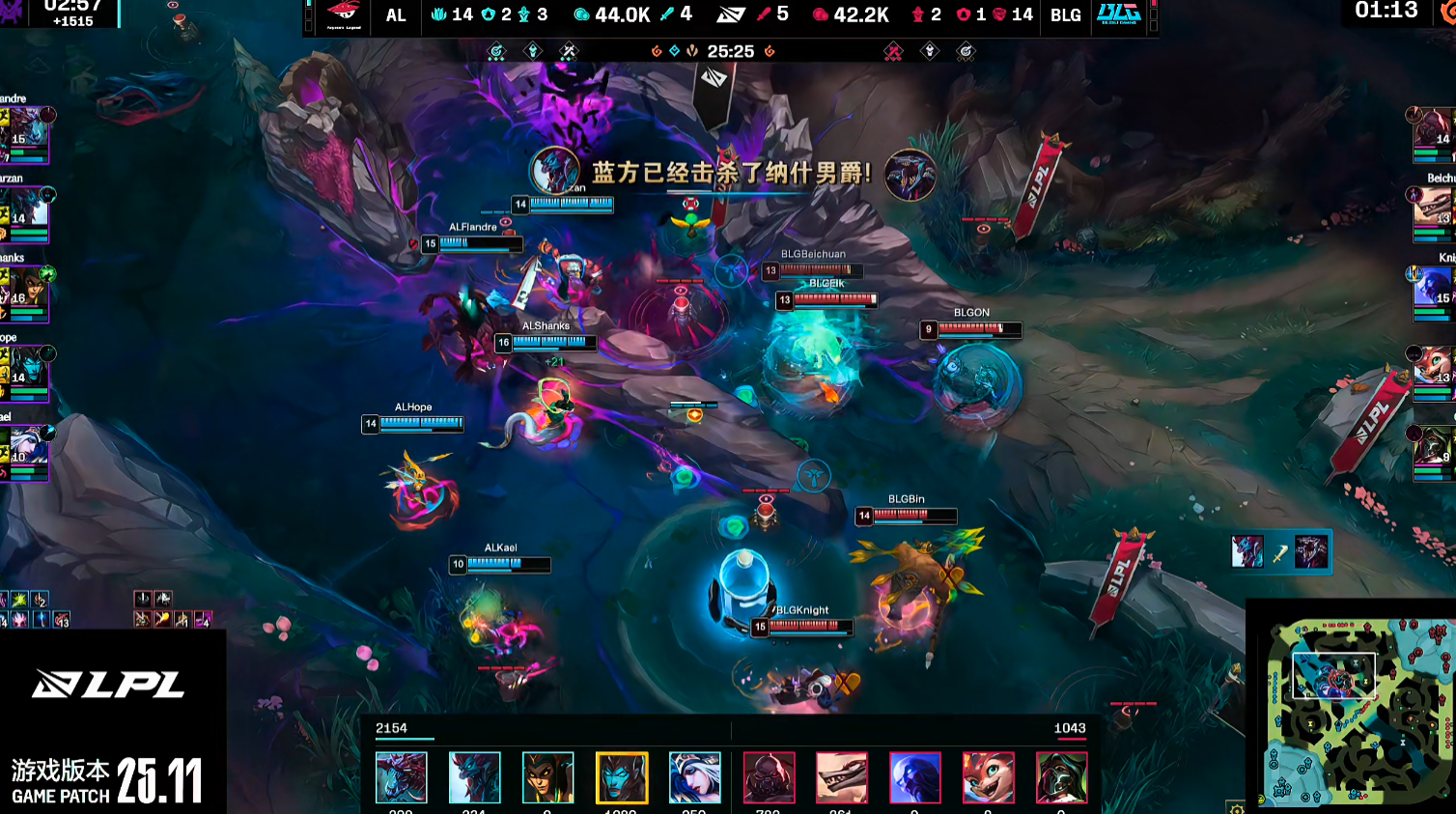This screenshot has width=1456, height=814.
Task: Select the level 9 BLG support panel
Action: [1433, 452]
